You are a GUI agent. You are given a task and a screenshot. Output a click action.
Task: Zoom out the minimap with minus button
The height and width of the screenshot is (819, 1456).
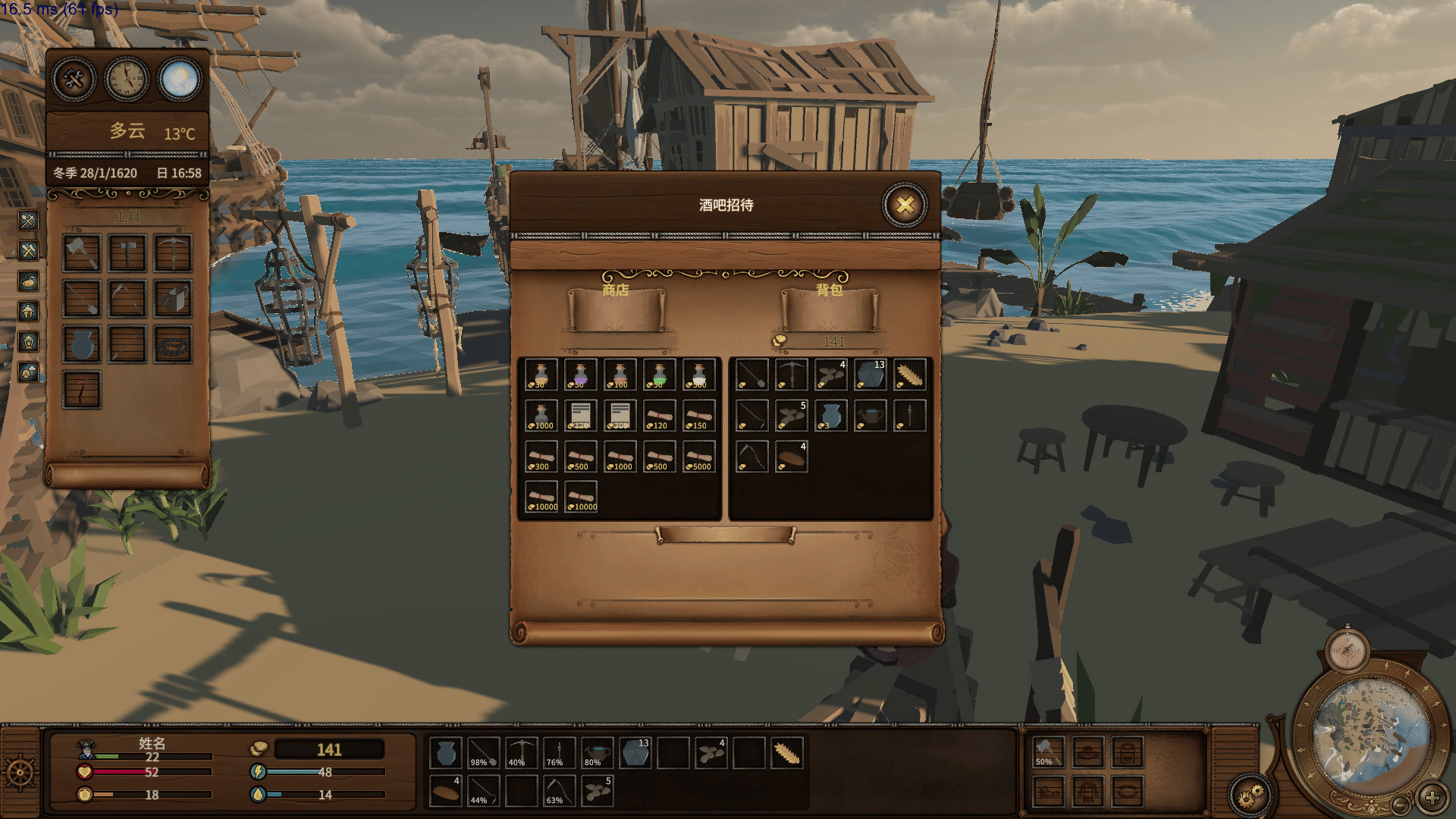(1401, 804)
